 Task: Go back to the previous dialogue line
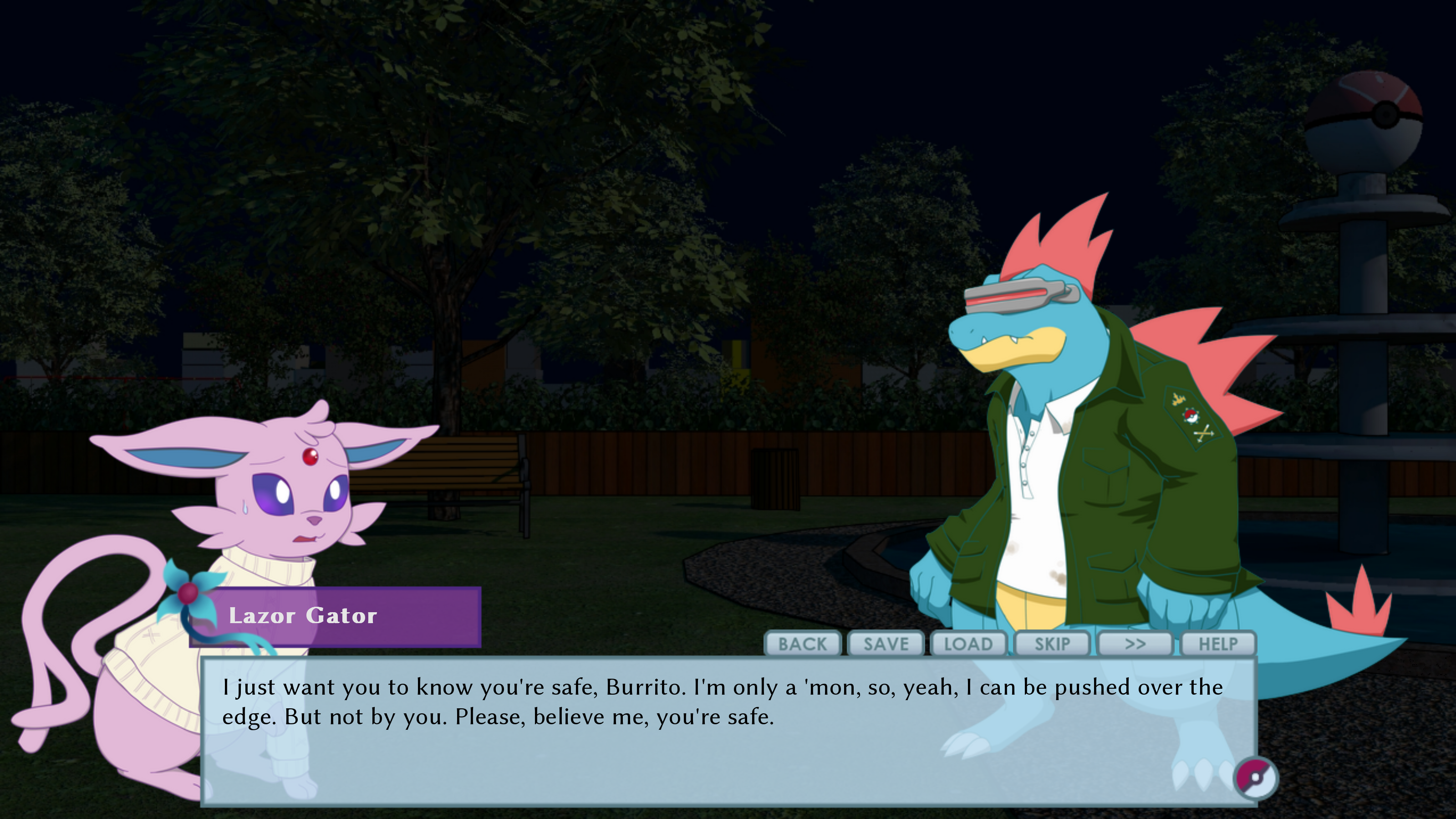[802, 644]
